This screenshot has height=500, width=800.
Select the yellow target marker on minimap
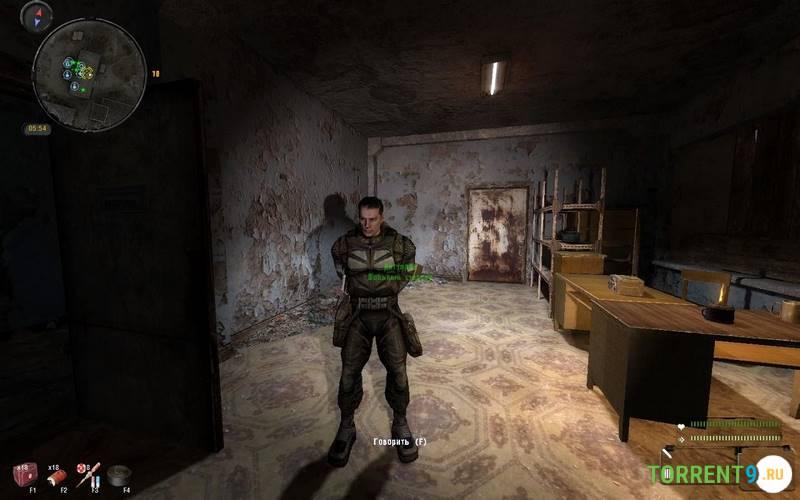coord(87,73)
